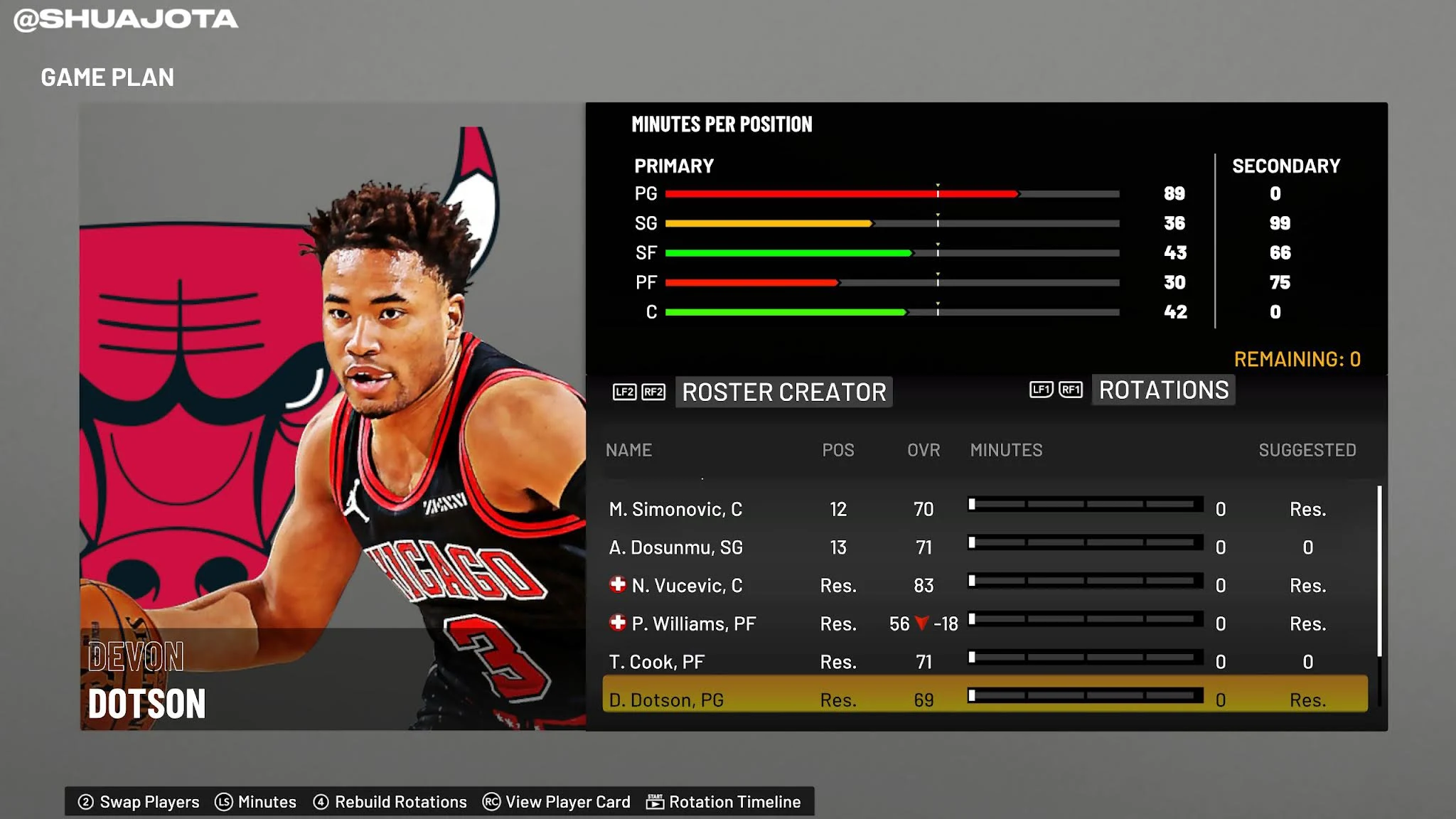Change T. Cook's minutes slider
Screen dimensions: 1456x819
pos(1085,658)
